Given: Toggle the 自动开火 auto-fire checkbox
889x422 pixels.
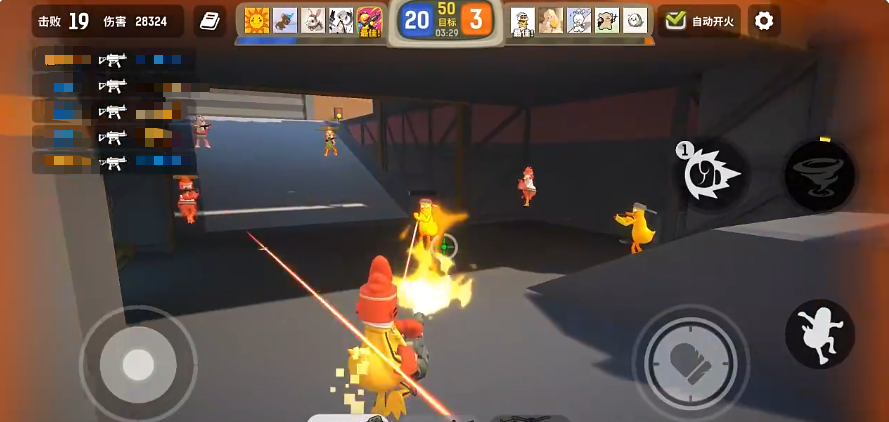Looking at the screenshot, I should point(677,21).
